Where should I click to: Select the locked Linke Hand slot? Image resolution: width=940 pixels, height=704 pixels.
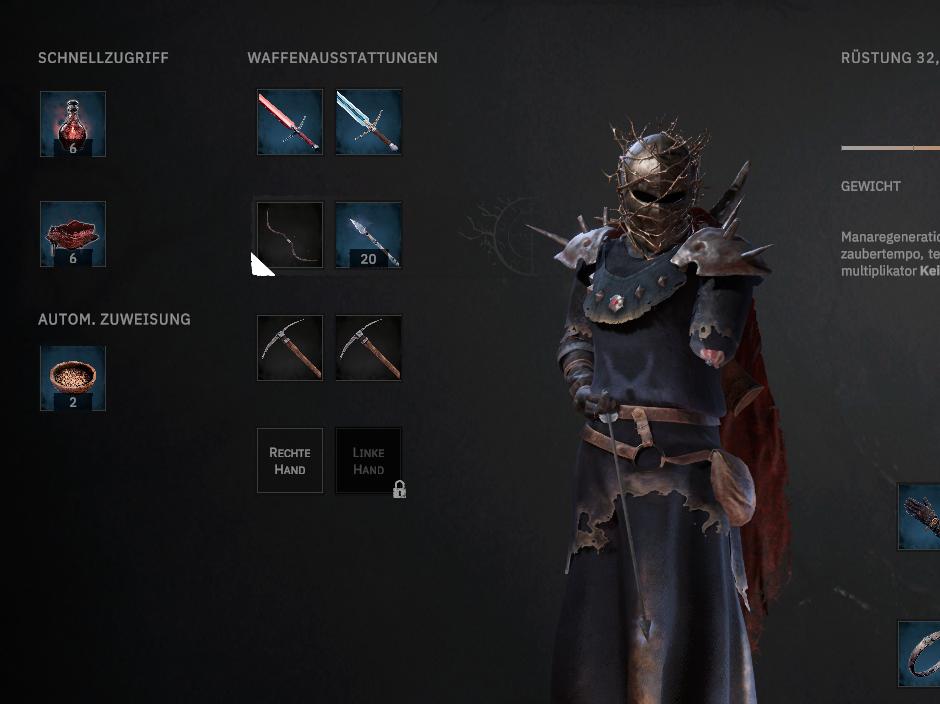(x=368, y=460)
